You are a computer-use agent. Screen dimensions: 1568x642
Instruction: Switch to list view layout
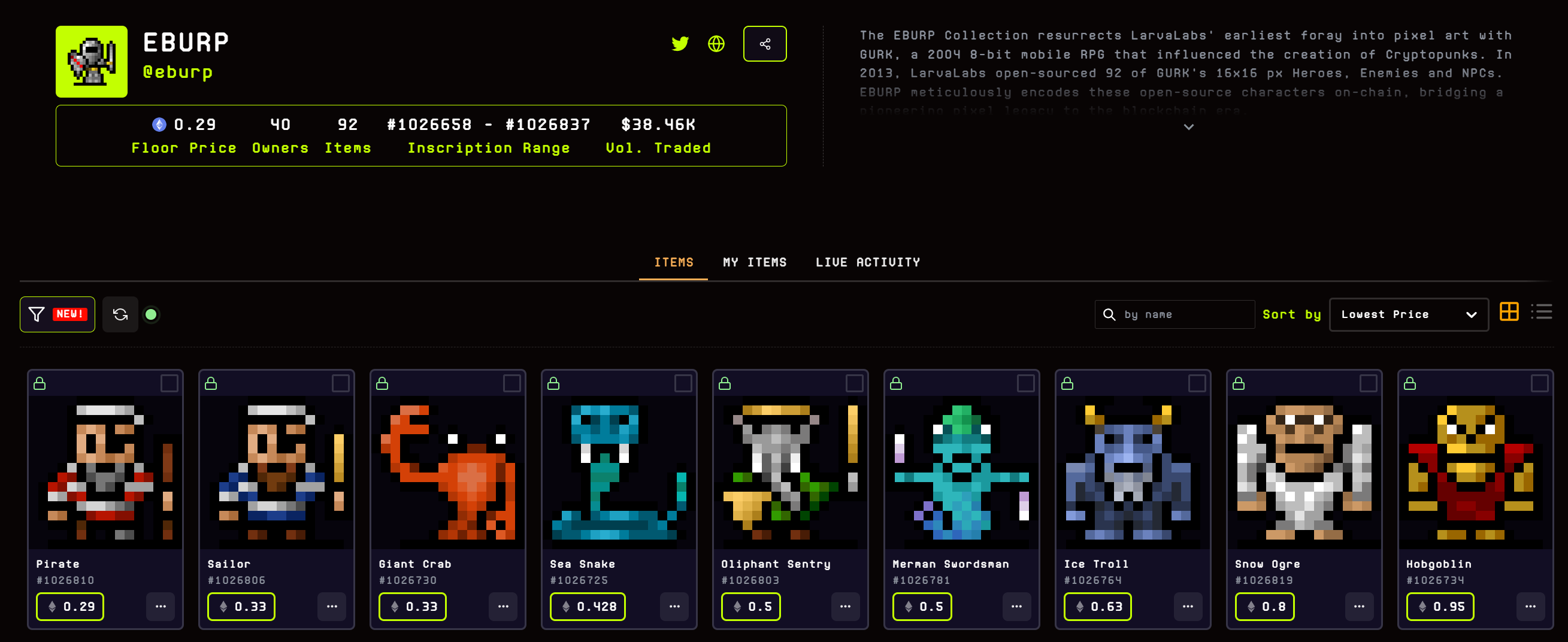[x=1541, y=311]
